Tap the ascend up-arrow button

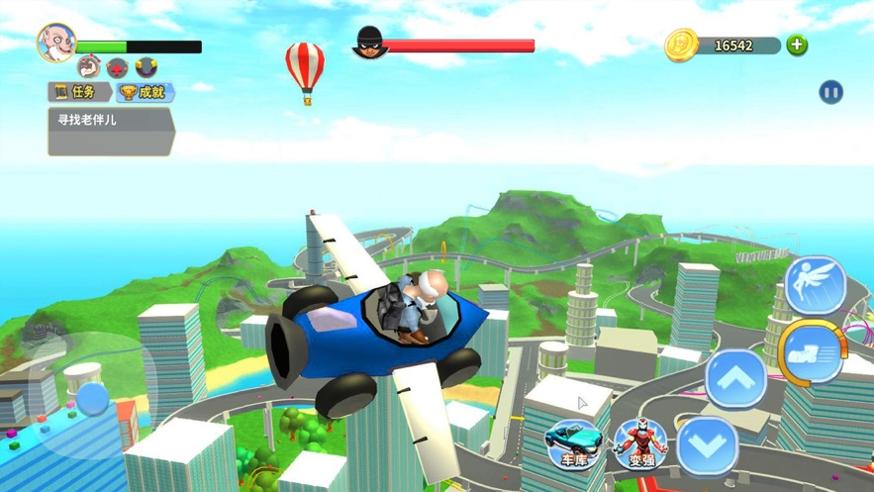pos(735,379)
